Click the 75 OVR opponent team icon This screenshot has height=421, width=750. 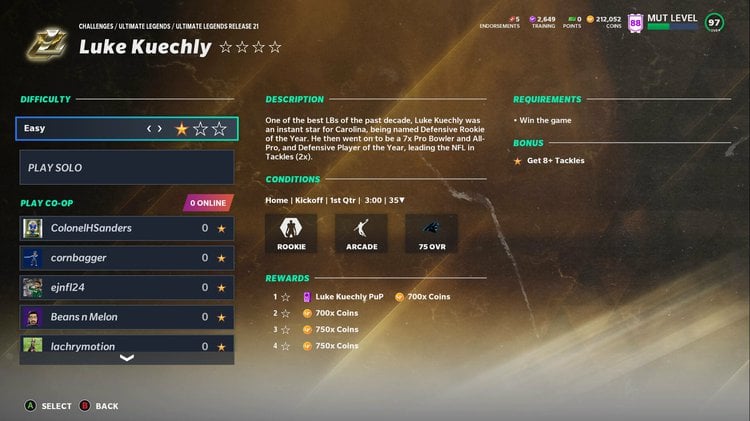click(431, 233)
